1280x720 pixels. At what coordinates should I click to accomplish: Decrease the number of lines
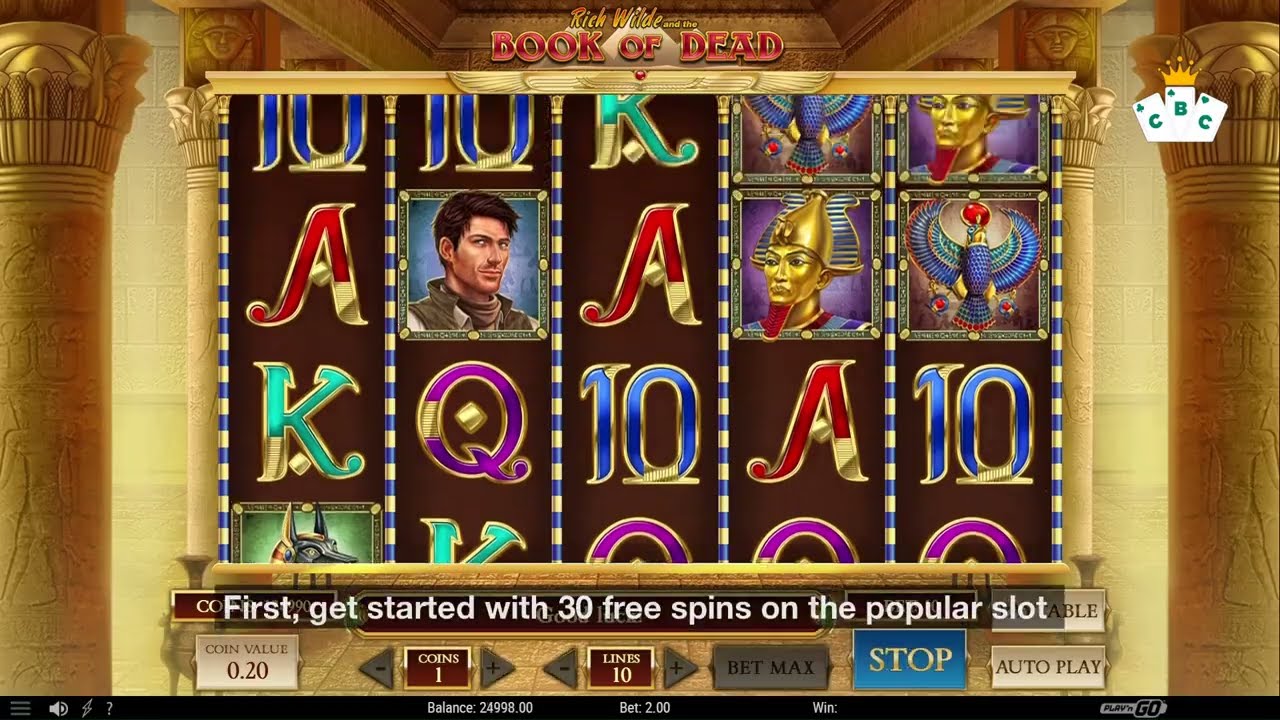(x=563, y=667)
